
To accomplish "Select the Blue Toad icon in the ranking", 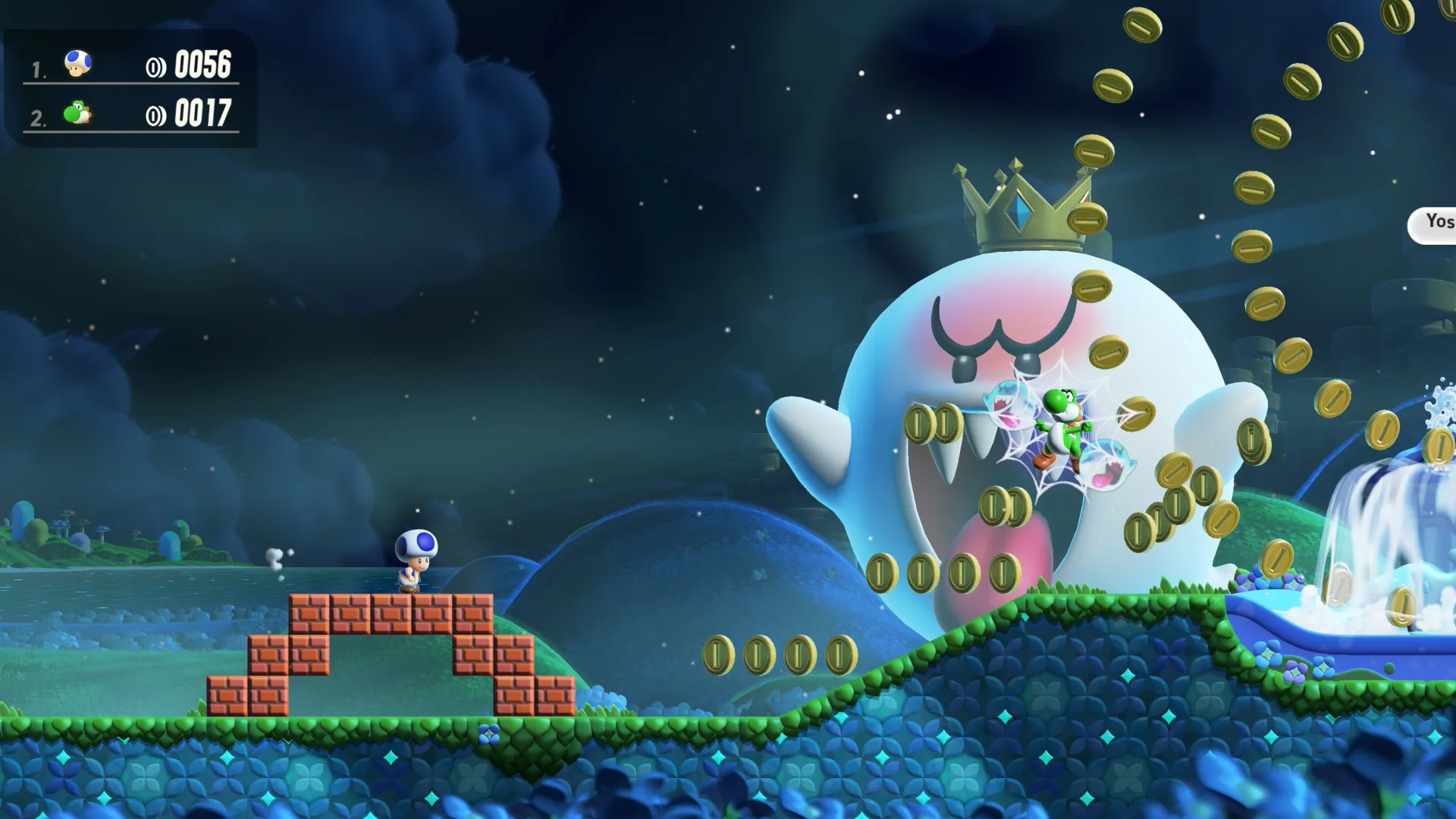I will point(78,64).
